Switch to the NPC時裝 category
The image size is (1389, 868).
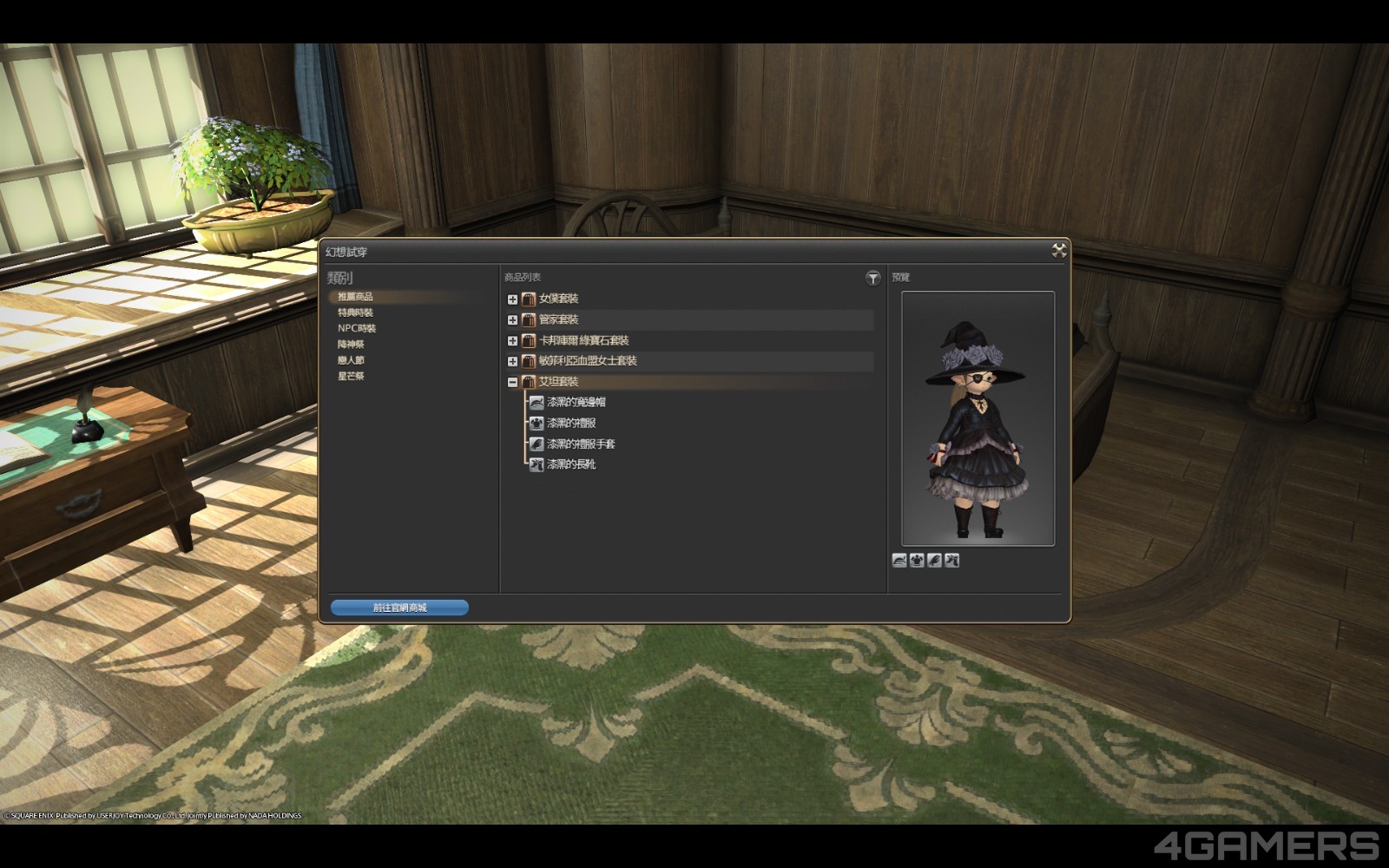point(357,328)
